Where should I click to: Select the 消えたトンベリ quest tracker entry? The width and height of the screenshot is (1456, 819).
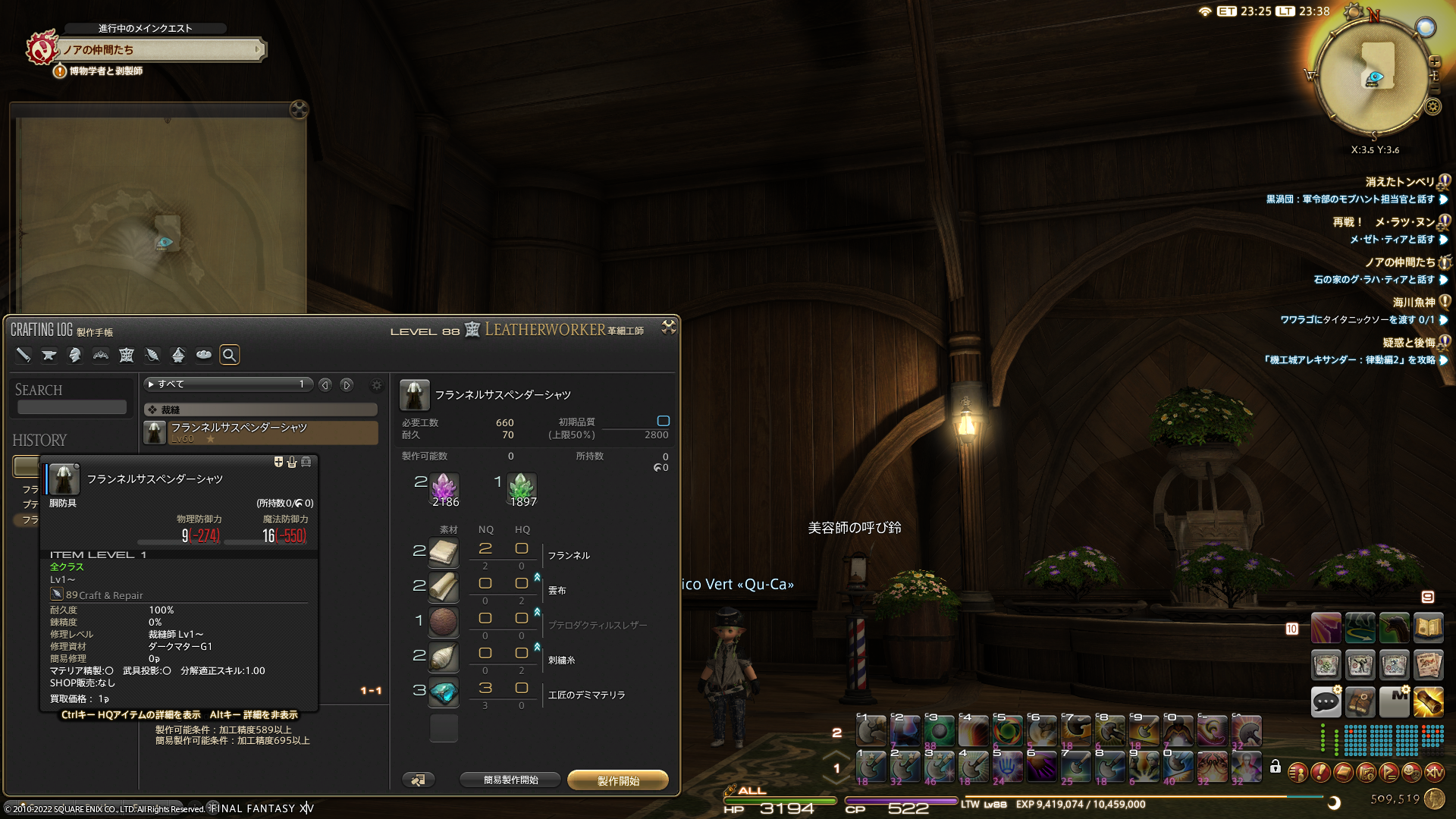point(1399,182)
